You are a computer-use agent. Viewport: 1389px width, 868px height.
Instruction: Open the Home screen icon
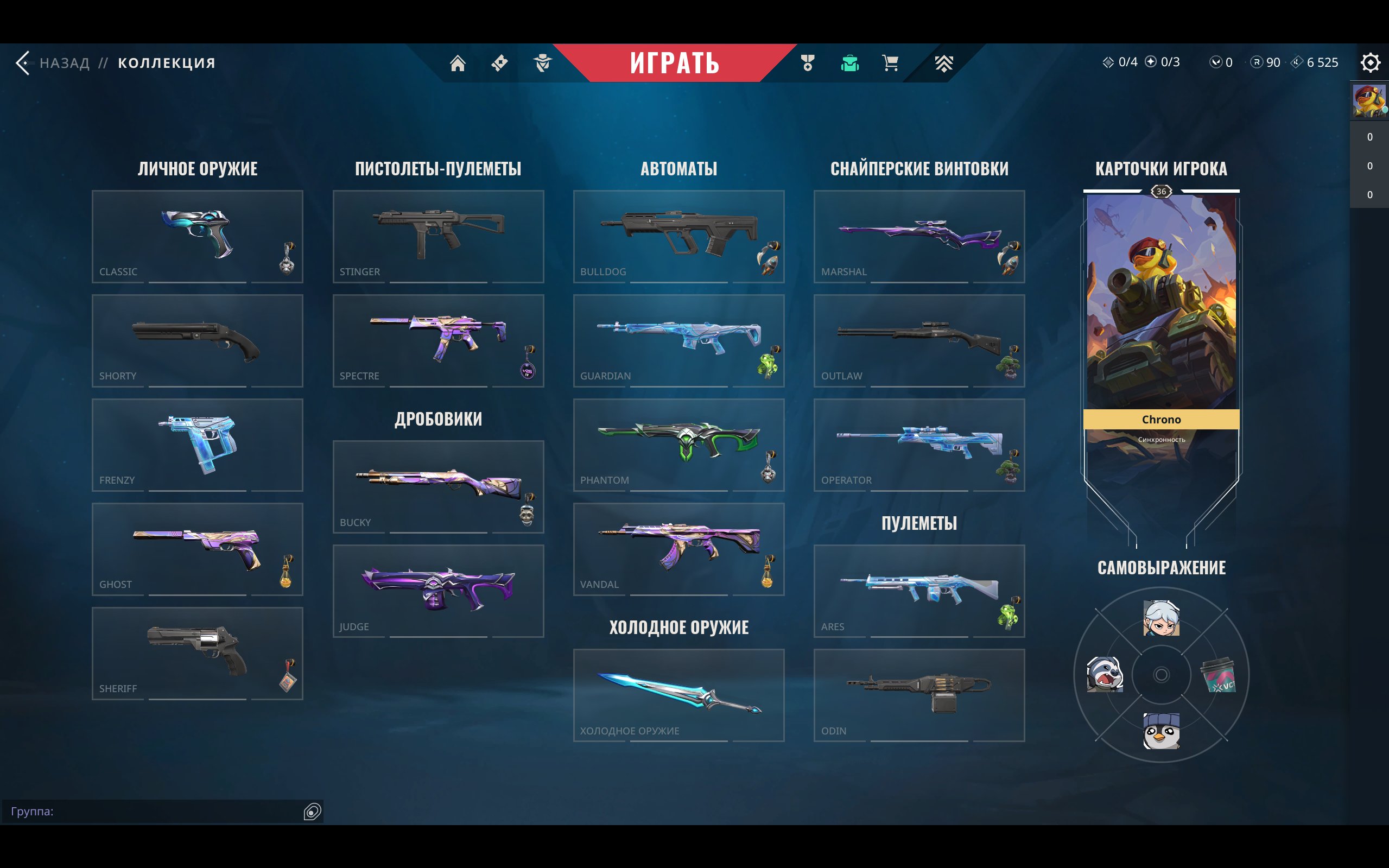coord(459,63)
